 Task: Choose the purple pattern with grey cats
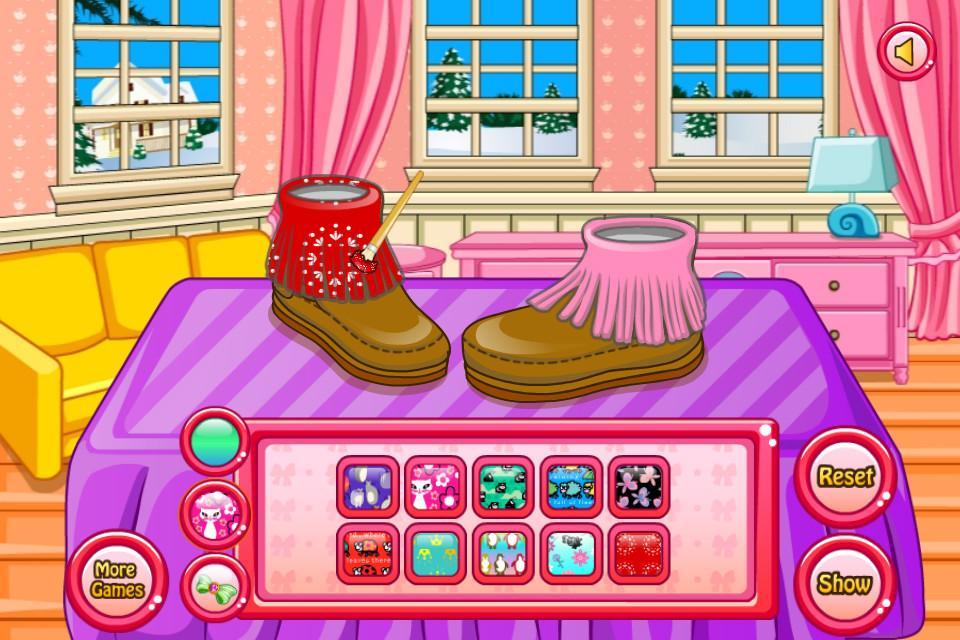pos(368,486)
